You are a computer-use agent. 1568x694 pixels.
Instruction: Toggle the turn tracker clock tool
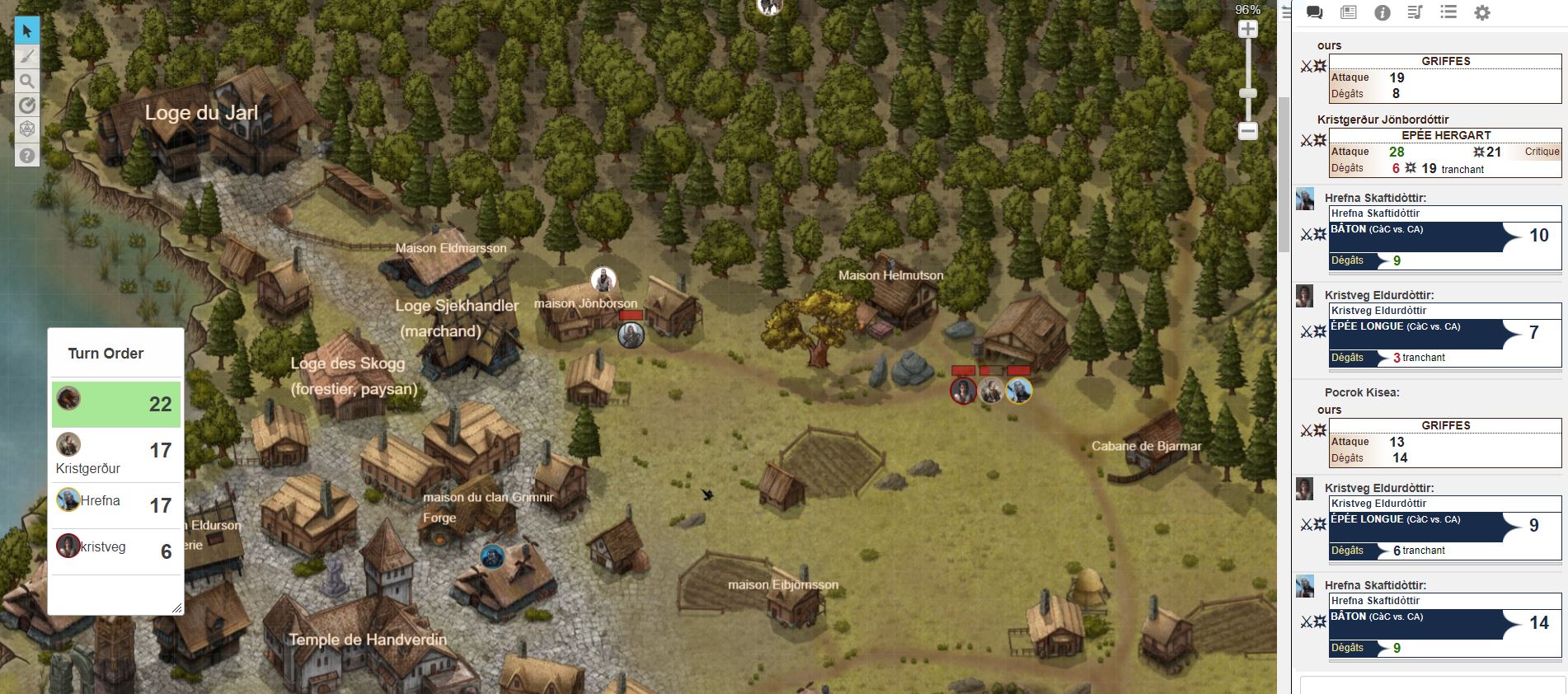coord(27,106)
